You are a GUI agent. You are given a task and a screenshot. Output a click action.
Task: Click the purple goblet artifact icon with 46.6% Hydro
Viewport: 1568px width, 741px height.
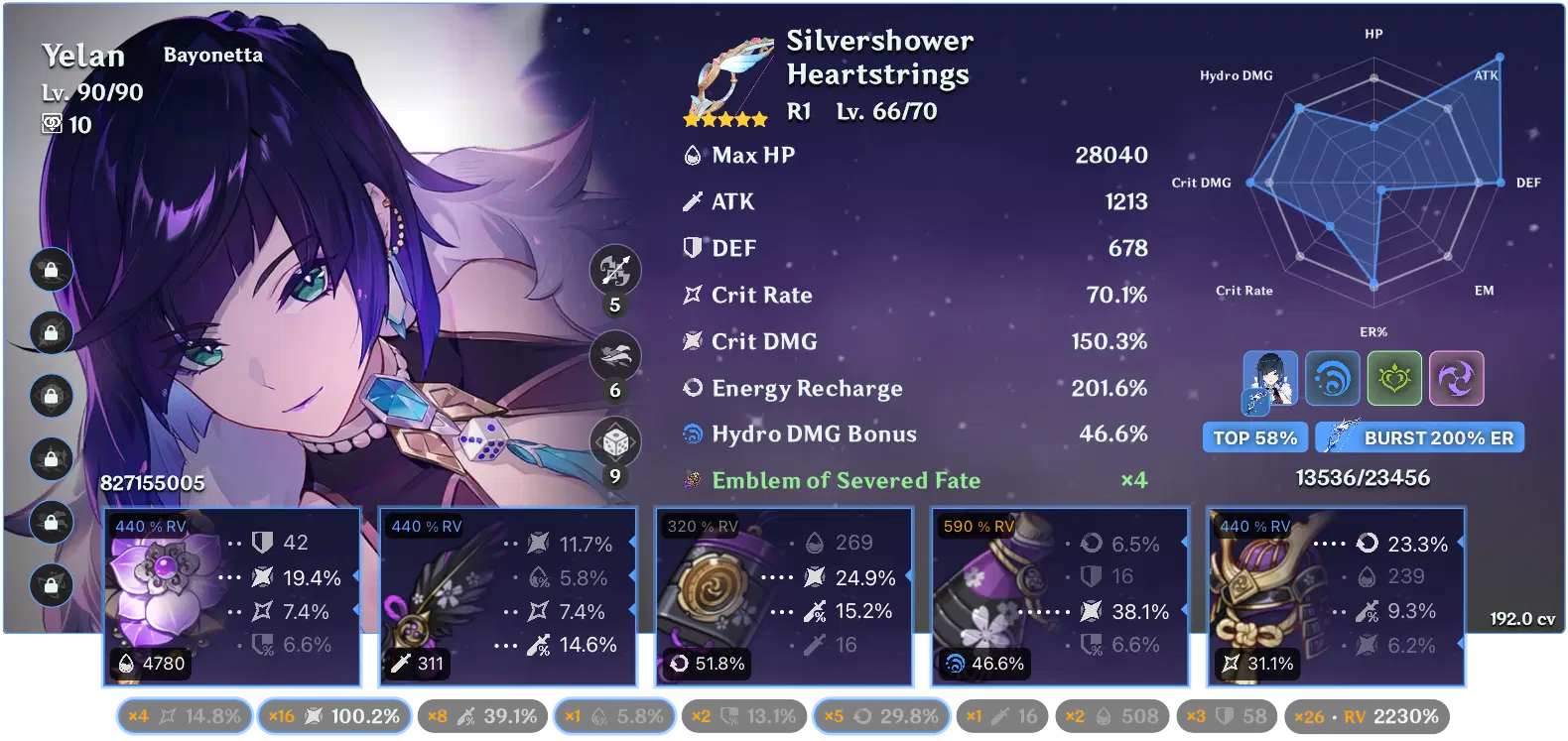[x=982, y=595]
